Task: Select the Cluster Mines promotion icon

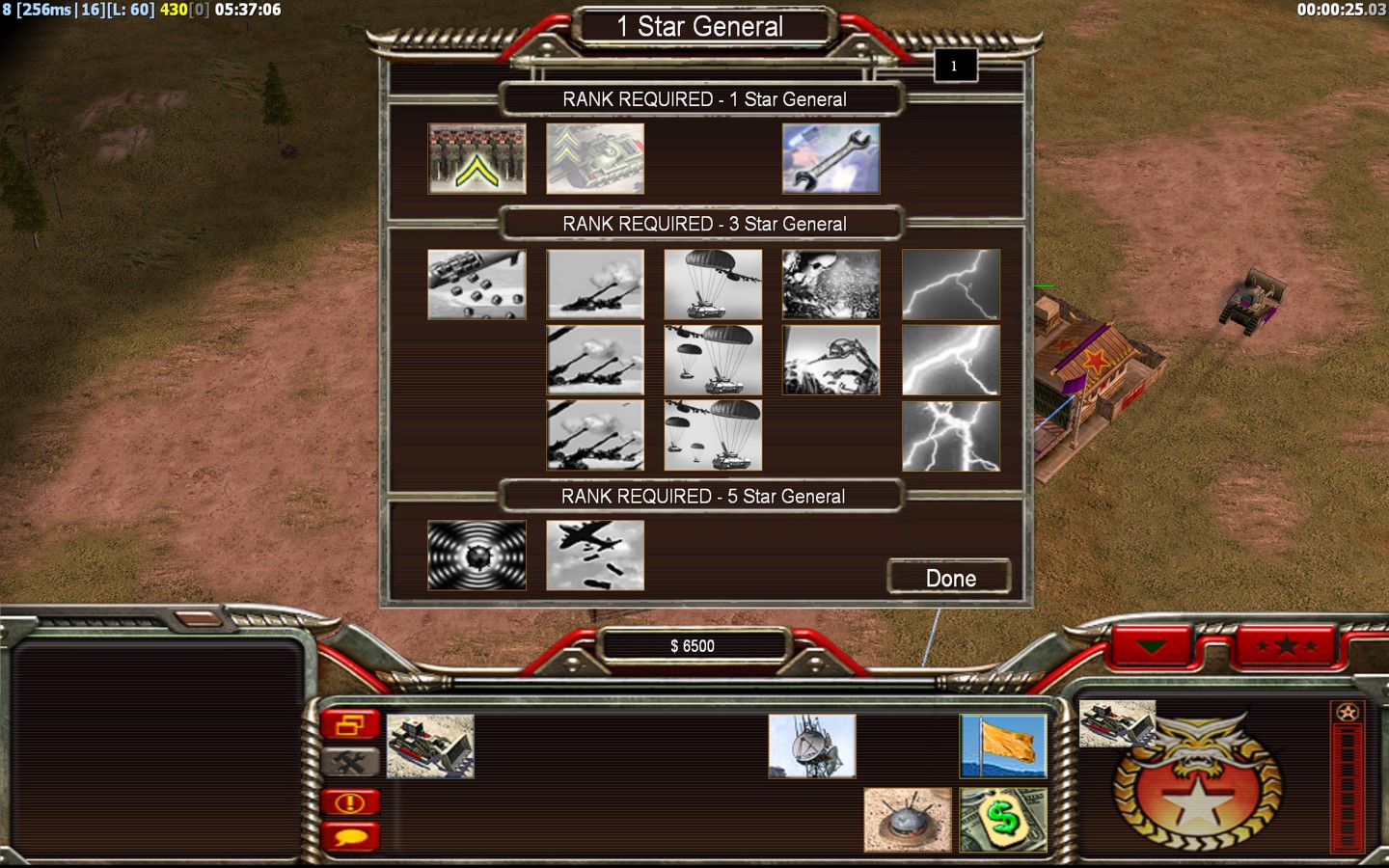Action: [x=477, y=285]
